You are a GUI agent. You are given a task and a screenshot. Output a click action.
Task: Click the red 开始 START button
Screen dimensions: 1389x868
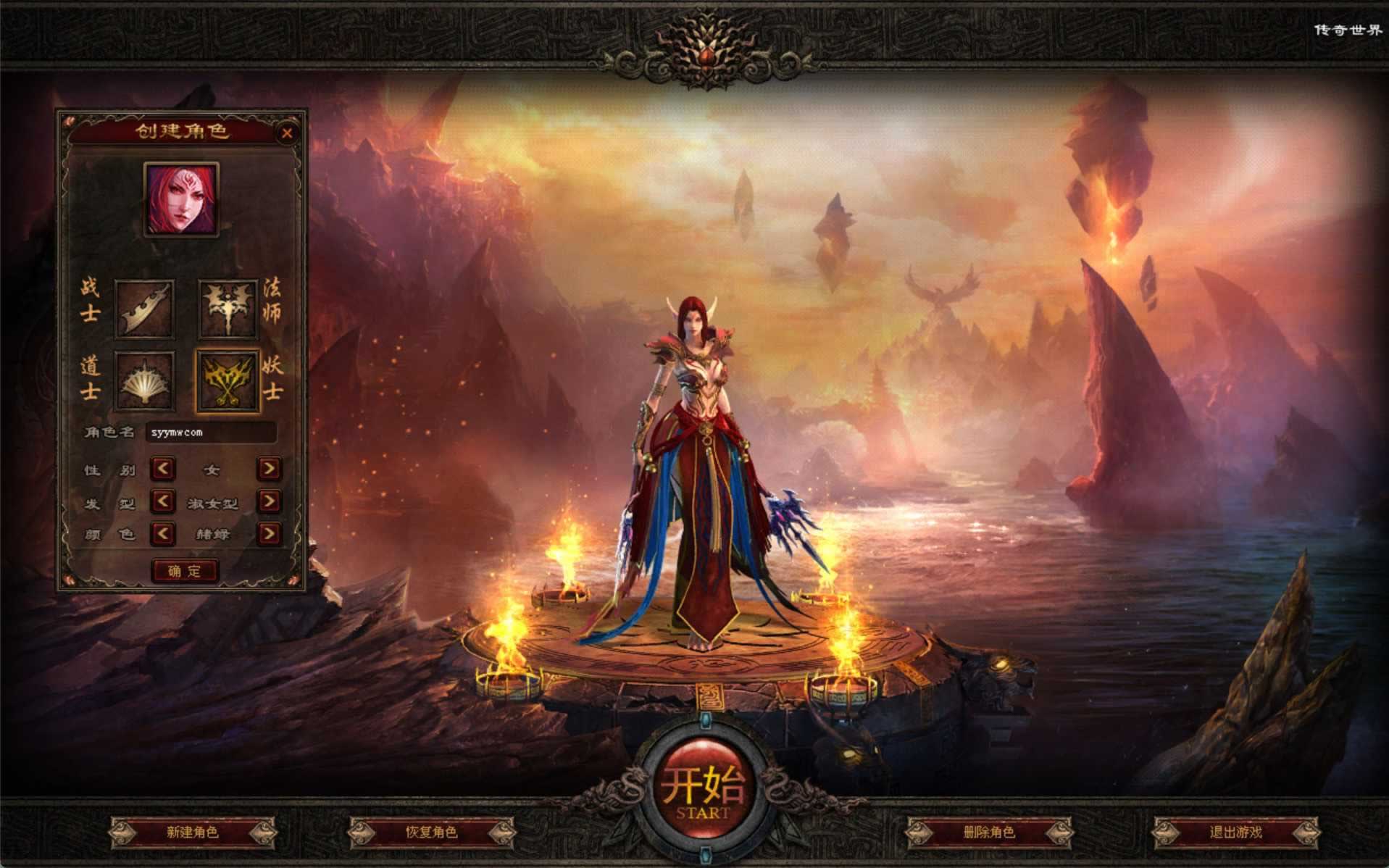tap(704, 789)
